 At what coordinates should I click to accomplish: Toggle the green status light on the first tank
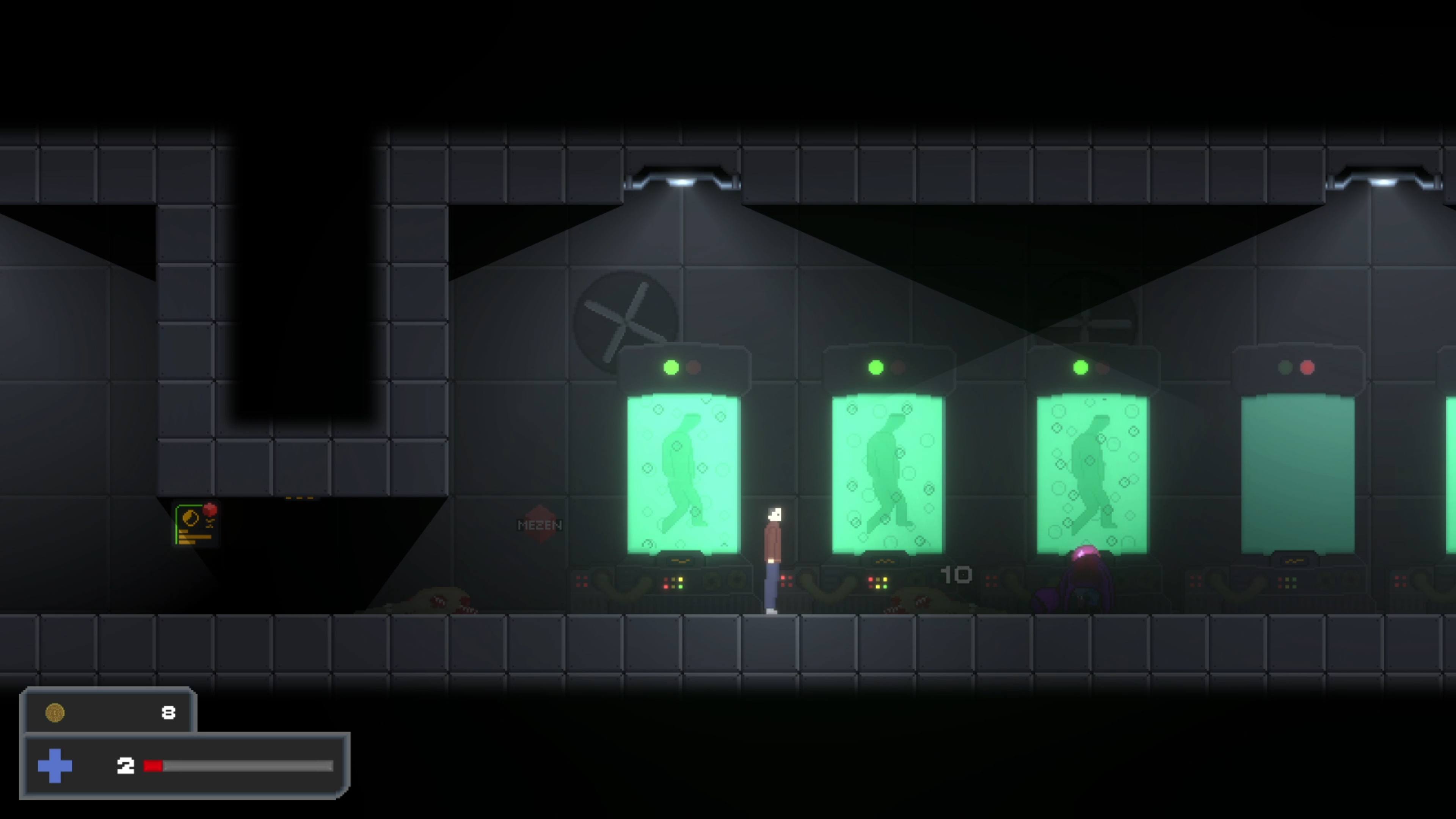click(x=671, y=368)
